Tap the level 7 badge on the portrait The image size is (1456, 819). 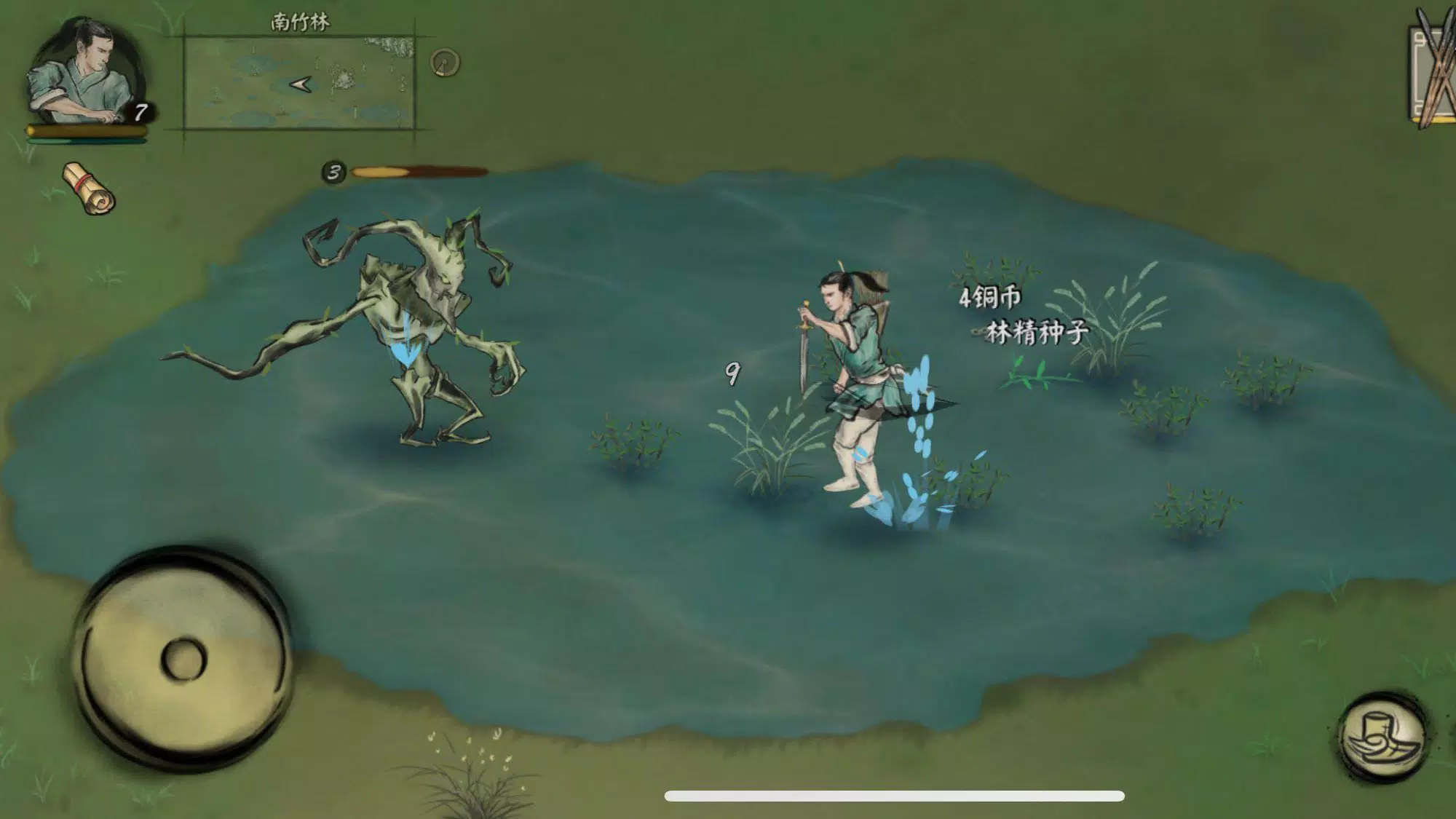point(140,111)
